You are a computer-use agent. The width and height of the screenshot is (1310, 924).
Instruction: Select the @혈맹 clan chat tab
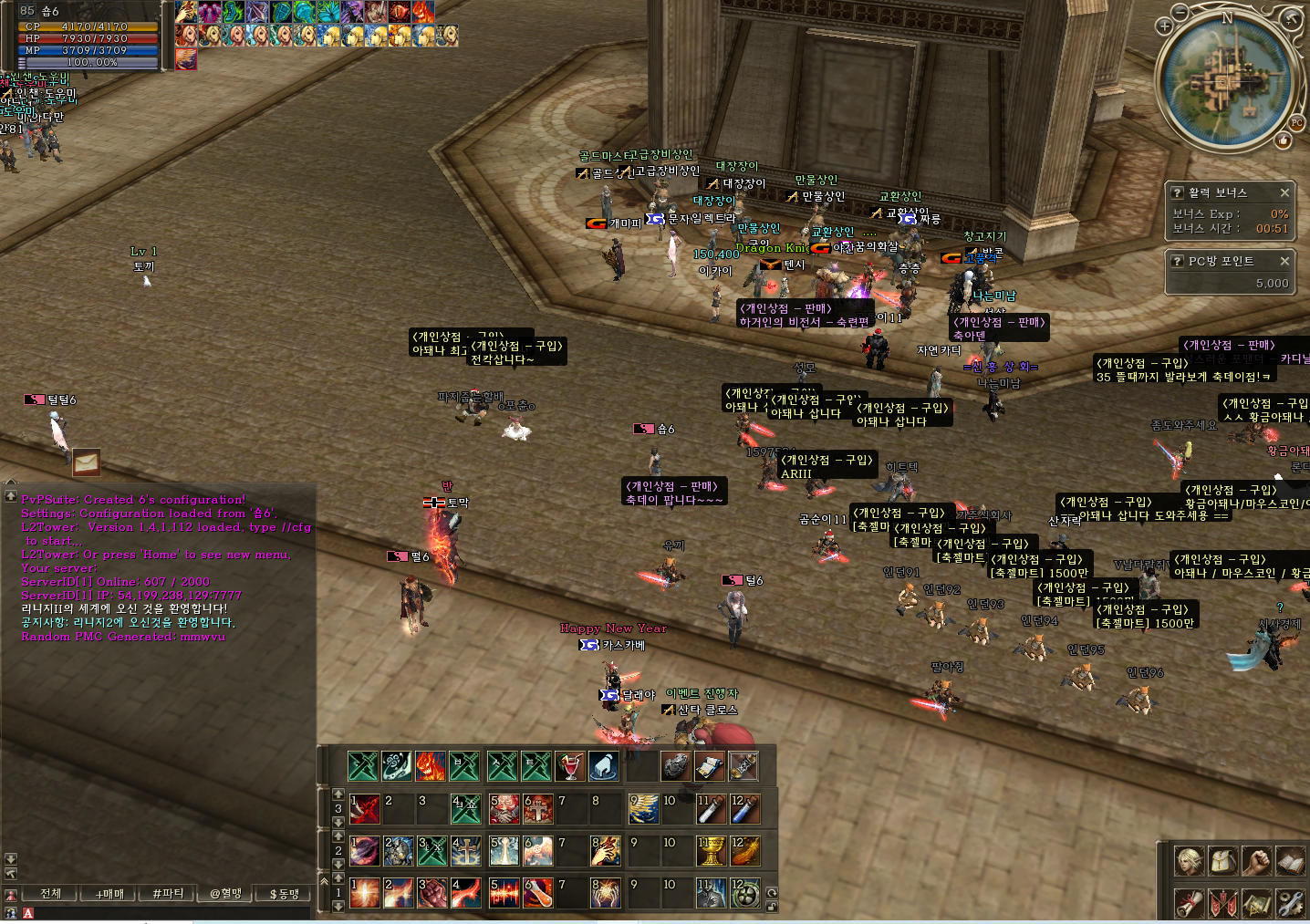tap(226, 894)
